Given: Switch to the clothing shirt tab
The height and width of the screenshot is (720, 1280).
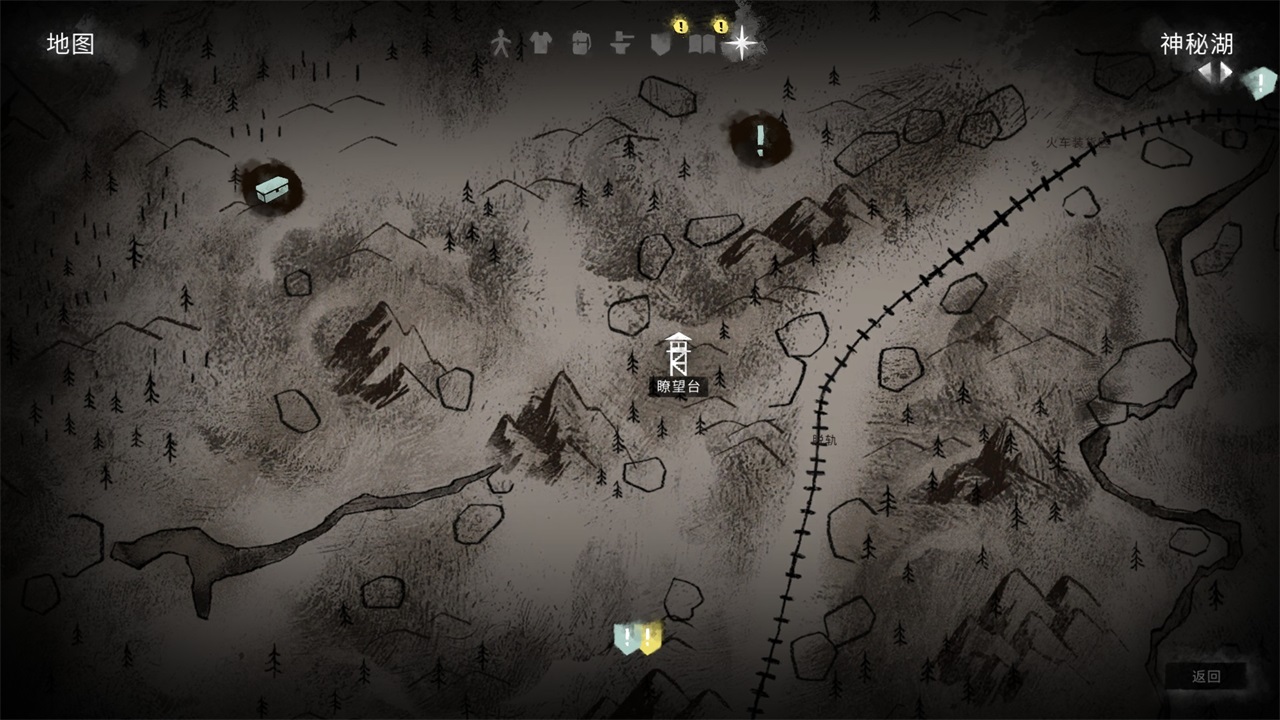Looking at the screenshot, I should tap(540, 43).
